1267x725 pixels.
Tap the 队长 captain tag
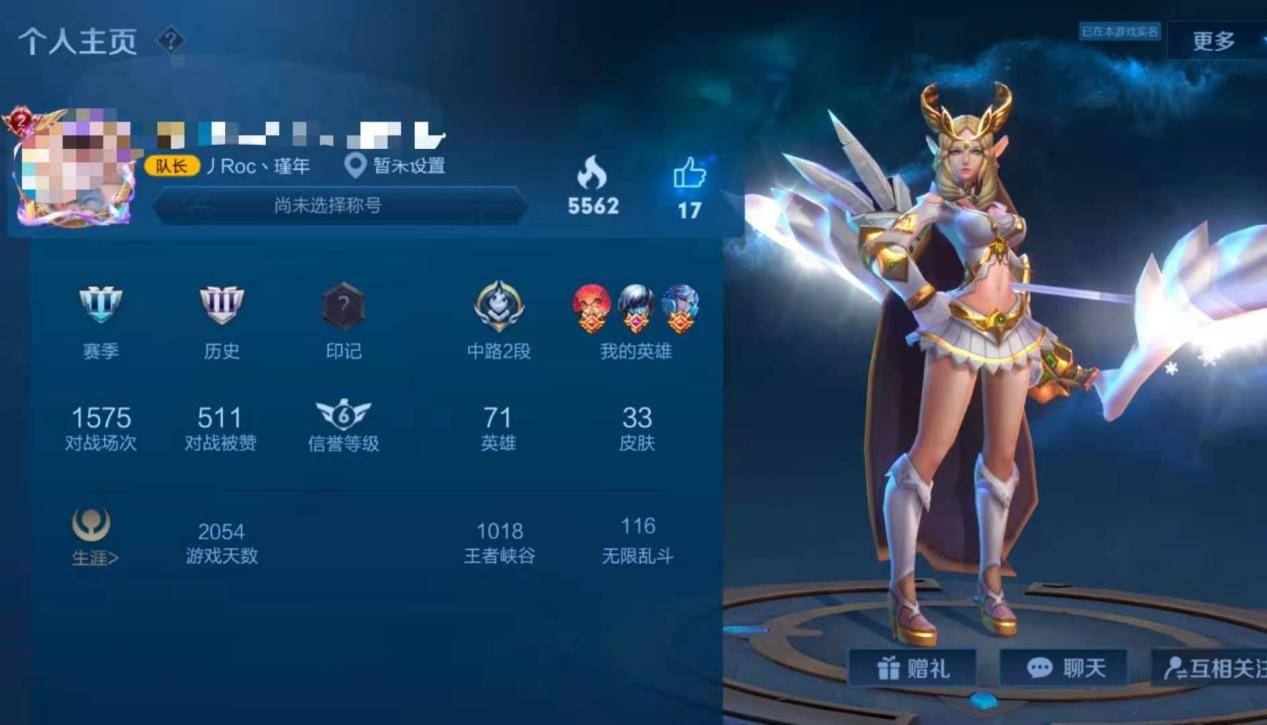(x=171, y=166)
